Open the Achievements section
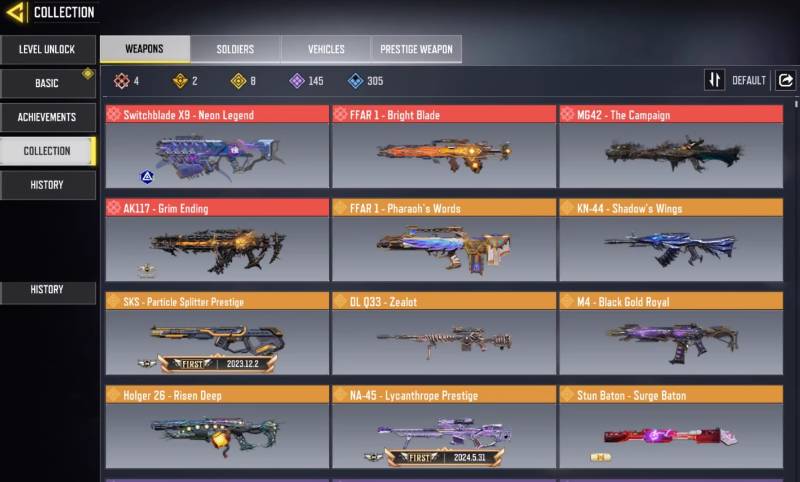800x482 pixels. click(x=48, y=117)
